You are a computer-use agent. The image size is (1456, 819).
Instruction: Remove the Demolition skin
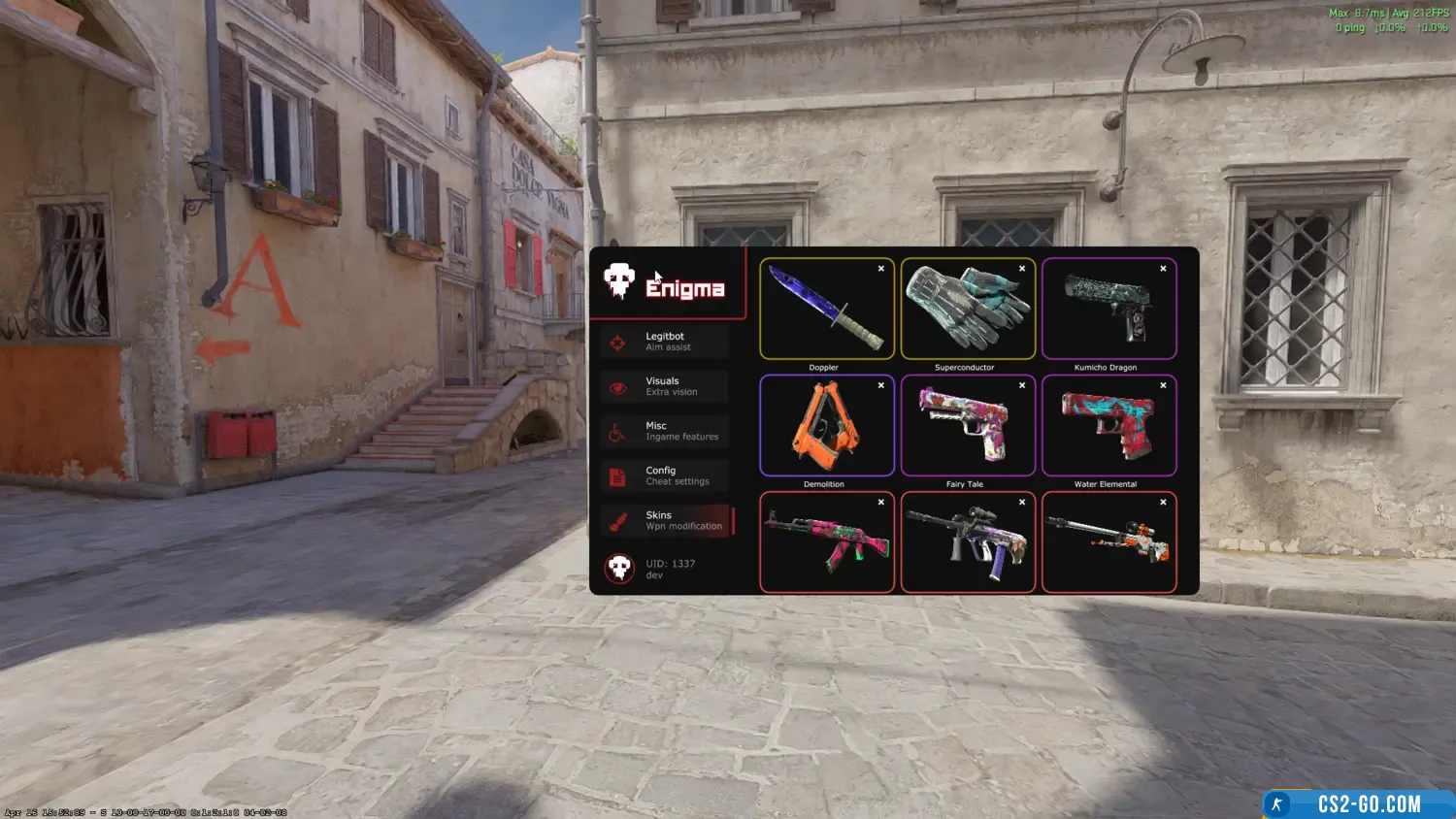(881, 385)
